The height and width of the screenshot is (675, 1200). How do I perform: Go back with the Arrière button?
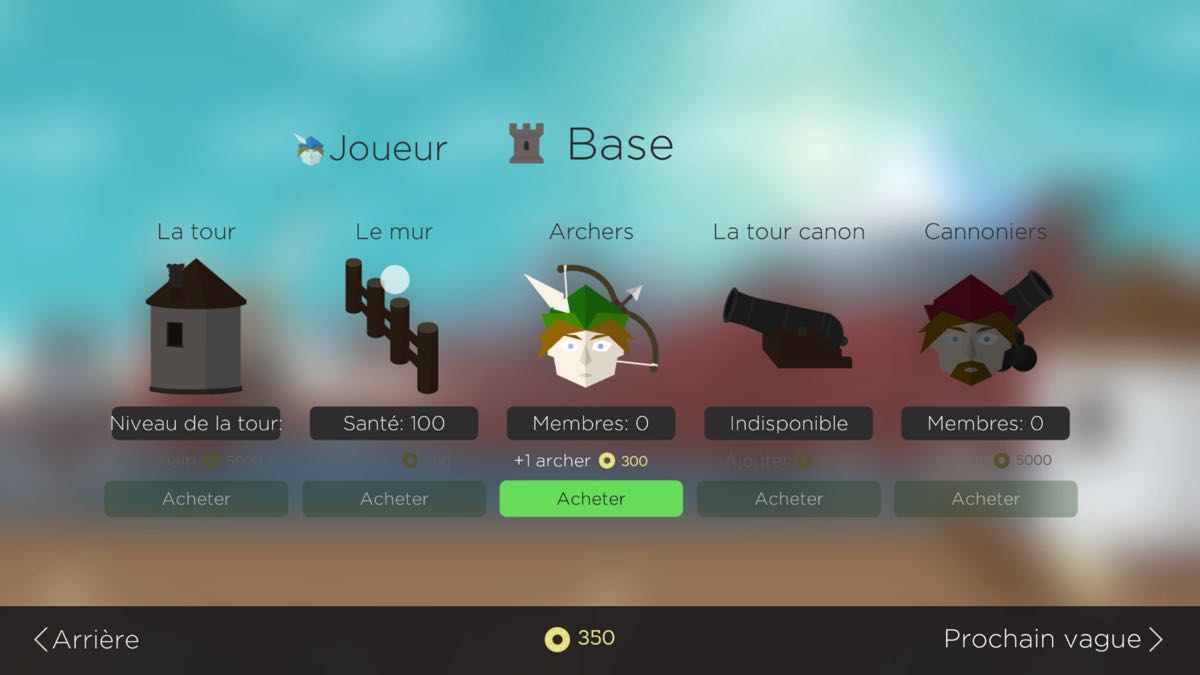(87, 640)
